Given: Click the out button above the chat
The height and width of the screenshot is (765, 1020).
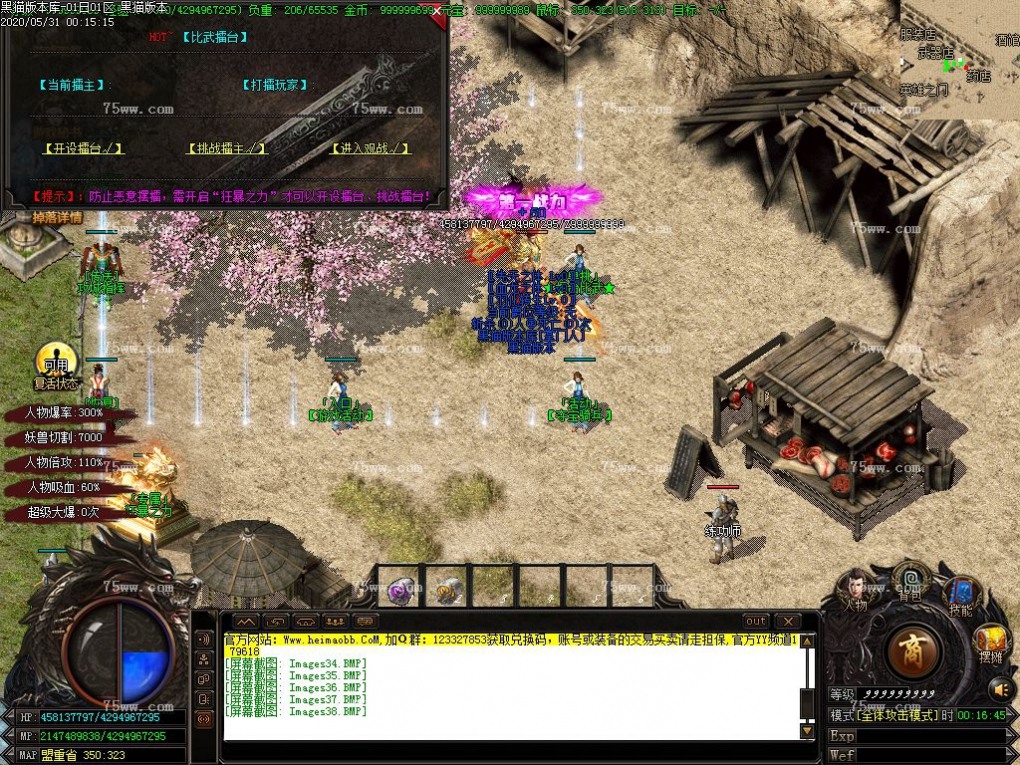Looking at the screenshot, I should (x=757, y=621).
